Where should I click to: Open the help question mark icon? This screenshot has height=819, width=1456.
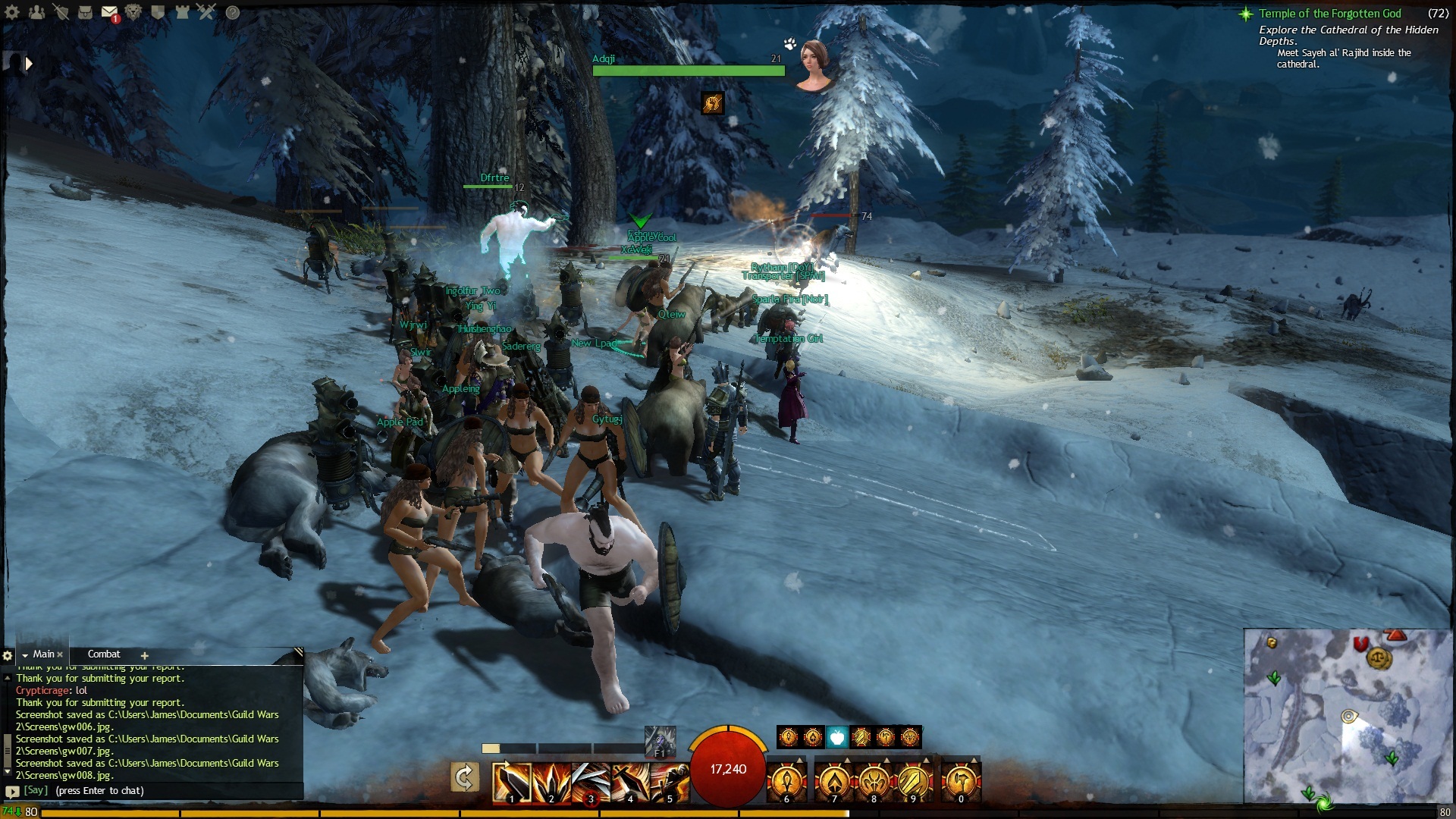233,12
